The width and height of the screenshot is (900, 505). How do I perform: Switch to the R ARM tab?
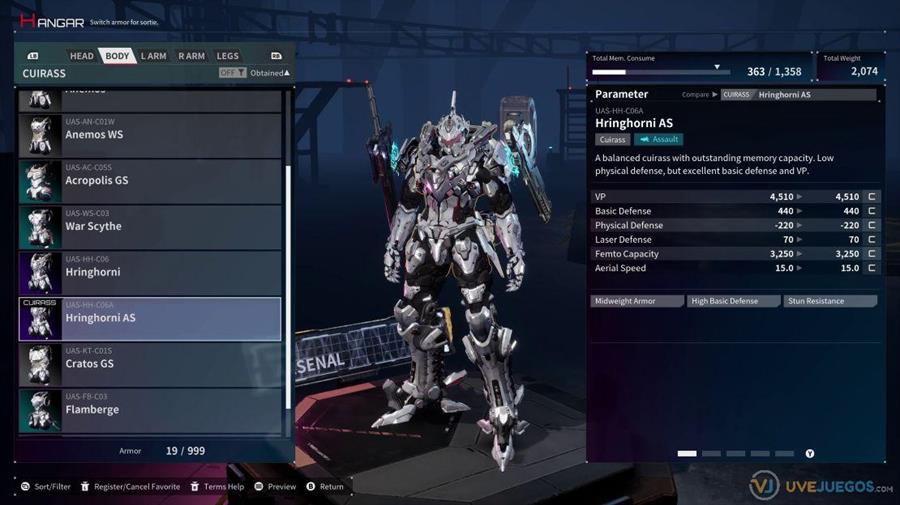[x=190, y=56]
